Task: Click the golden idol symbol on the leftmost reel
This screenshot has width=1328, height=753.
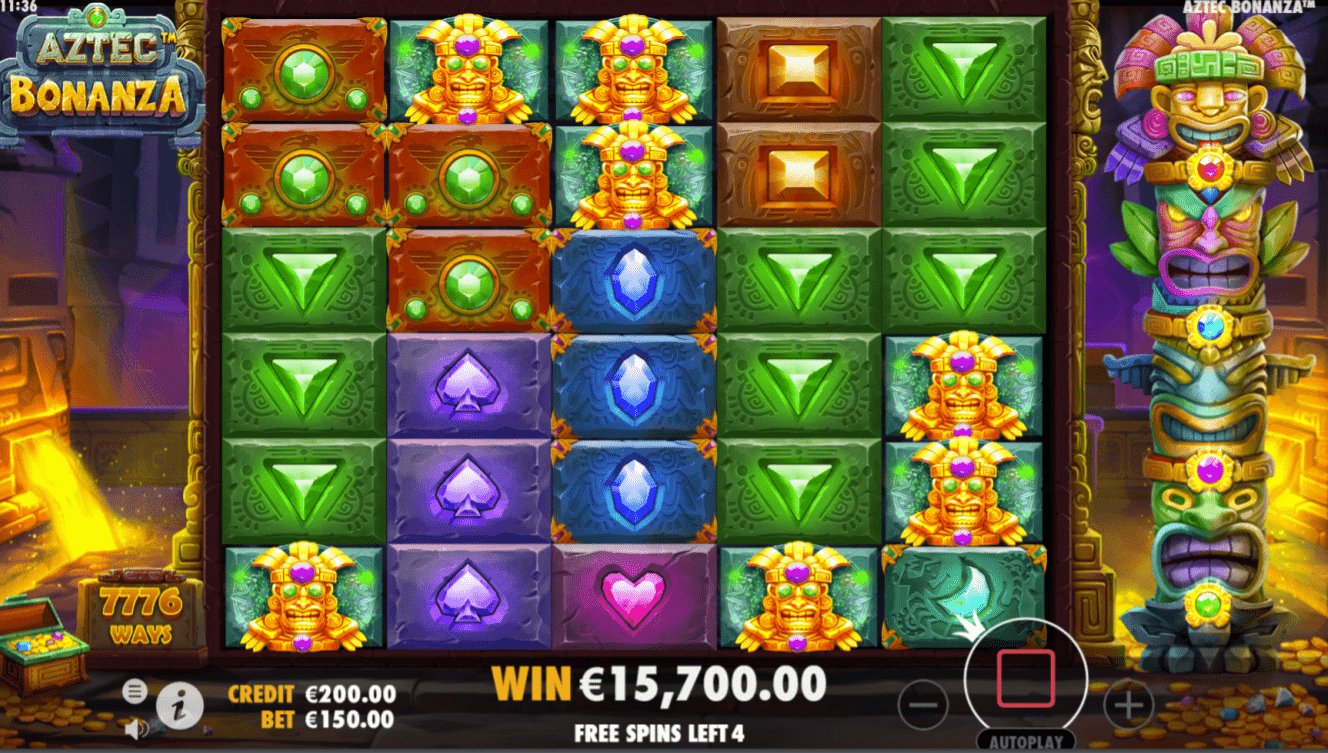Action: coord(300,600)
